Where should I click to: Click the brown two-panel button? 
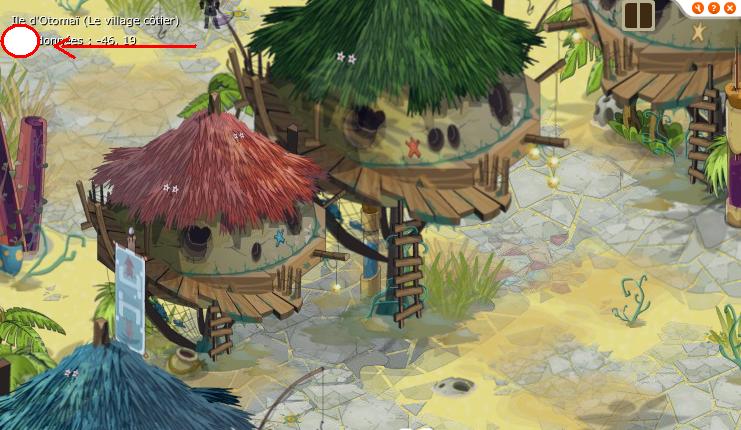pyautogui.click(x=638, y=15)
